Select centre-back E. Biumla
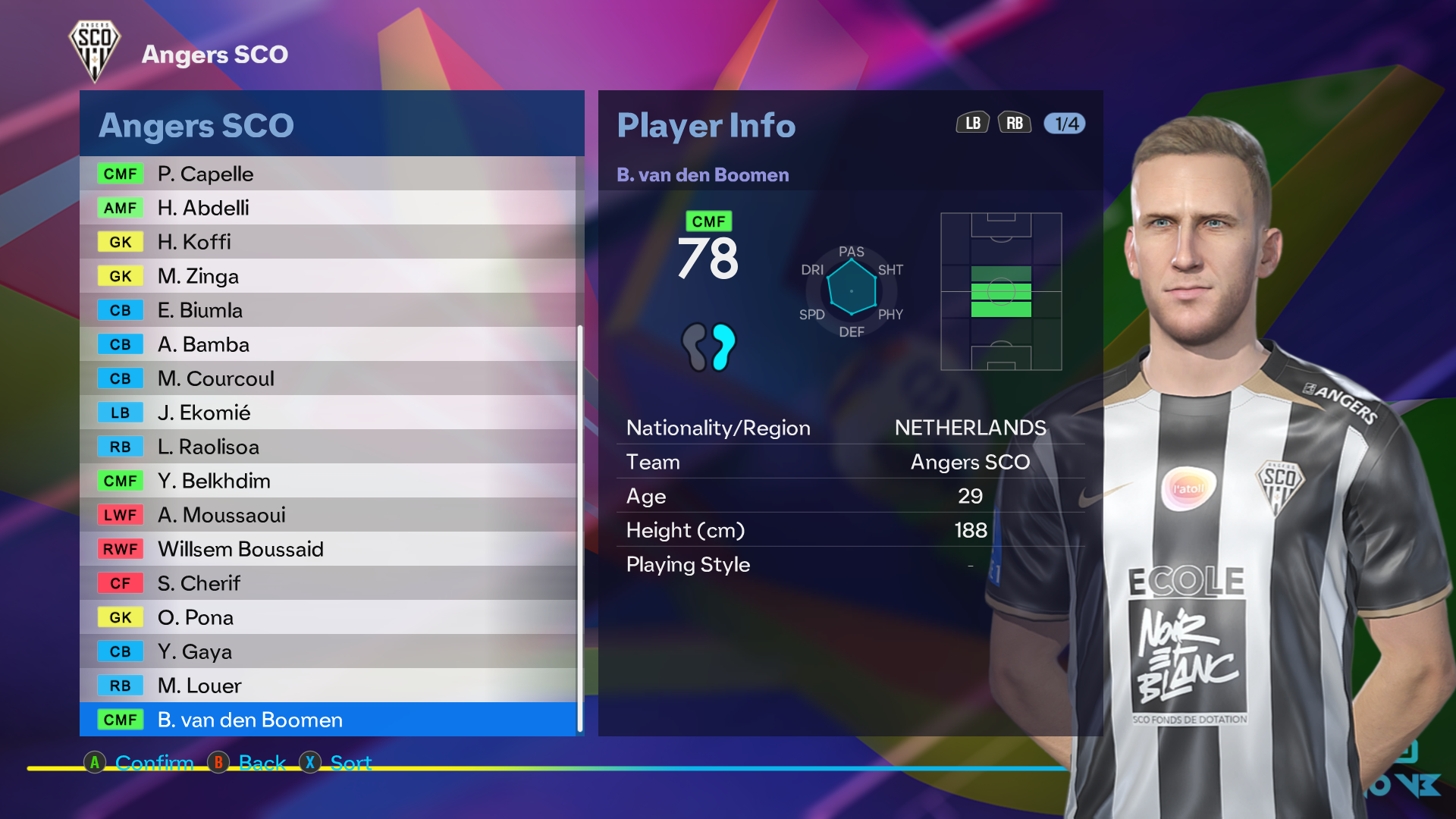Viewport: 1456px width, 819px height. (328, 310)
